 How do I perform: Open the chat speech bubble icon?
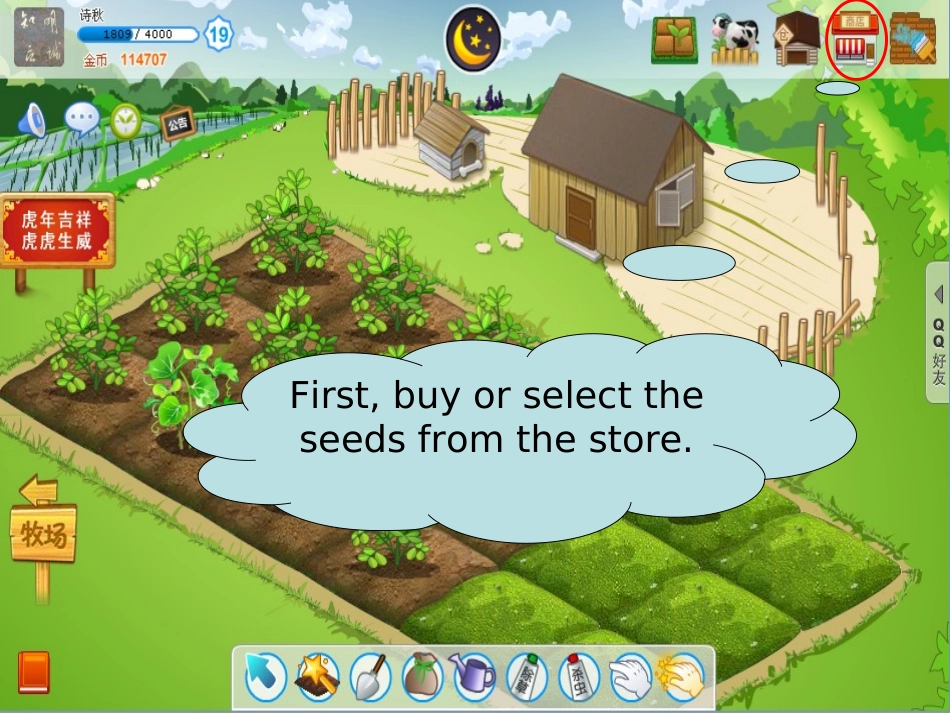(x=81, y=119)
